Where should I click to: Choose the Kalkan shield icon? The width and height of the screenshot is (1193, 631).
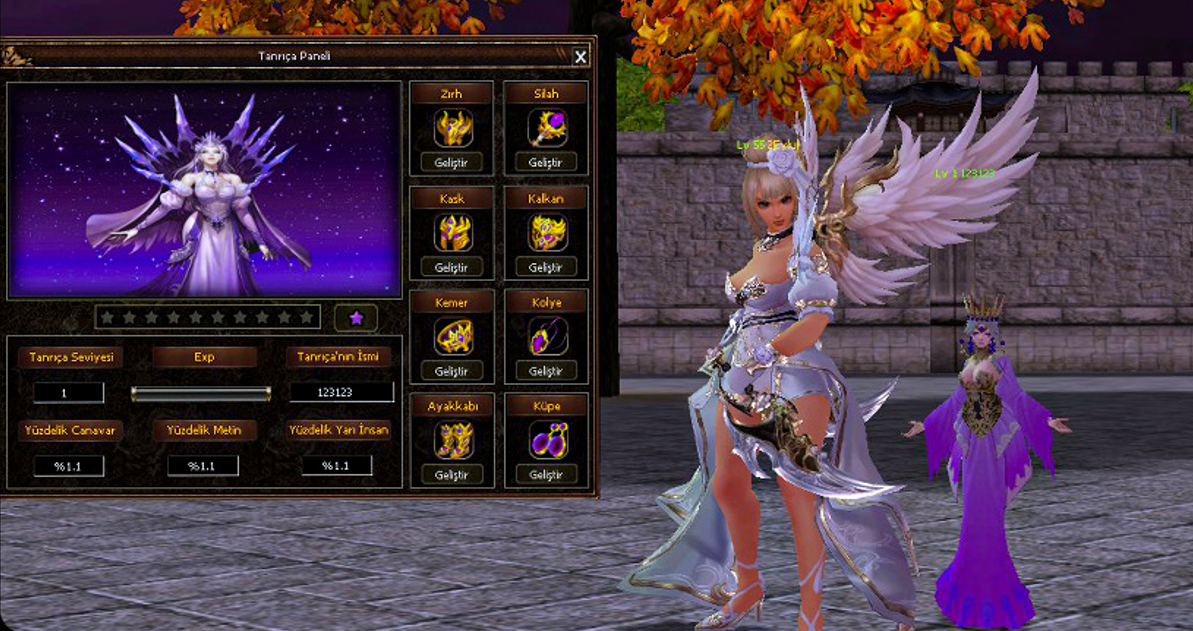pos(547,233)
